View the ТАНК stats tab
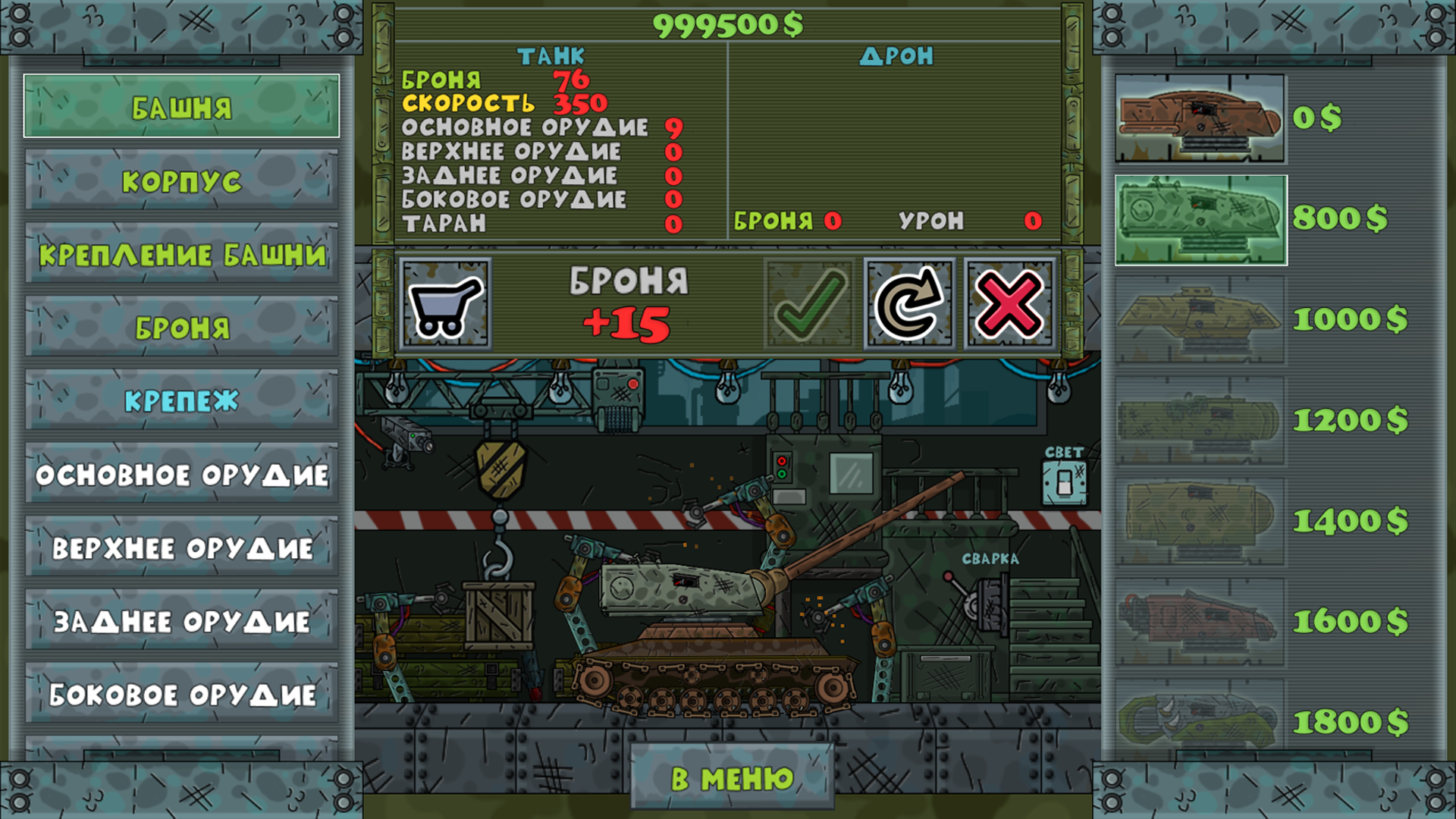The width and height of the screenshot is (1456, 819). point(550,55)
